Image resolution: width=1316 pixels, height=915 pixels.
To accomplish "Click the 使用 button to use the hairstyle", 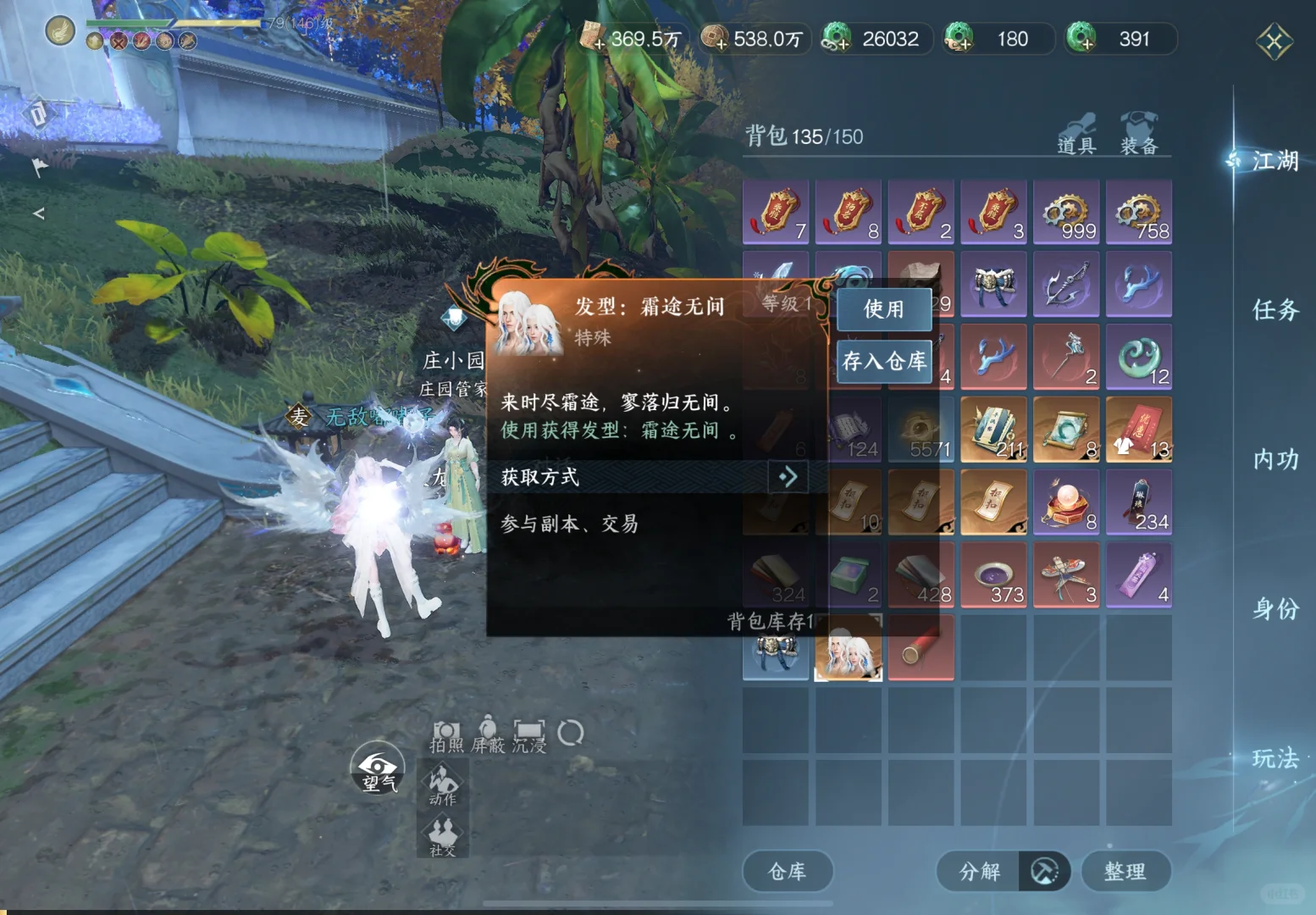I will [x=883, y=310].
